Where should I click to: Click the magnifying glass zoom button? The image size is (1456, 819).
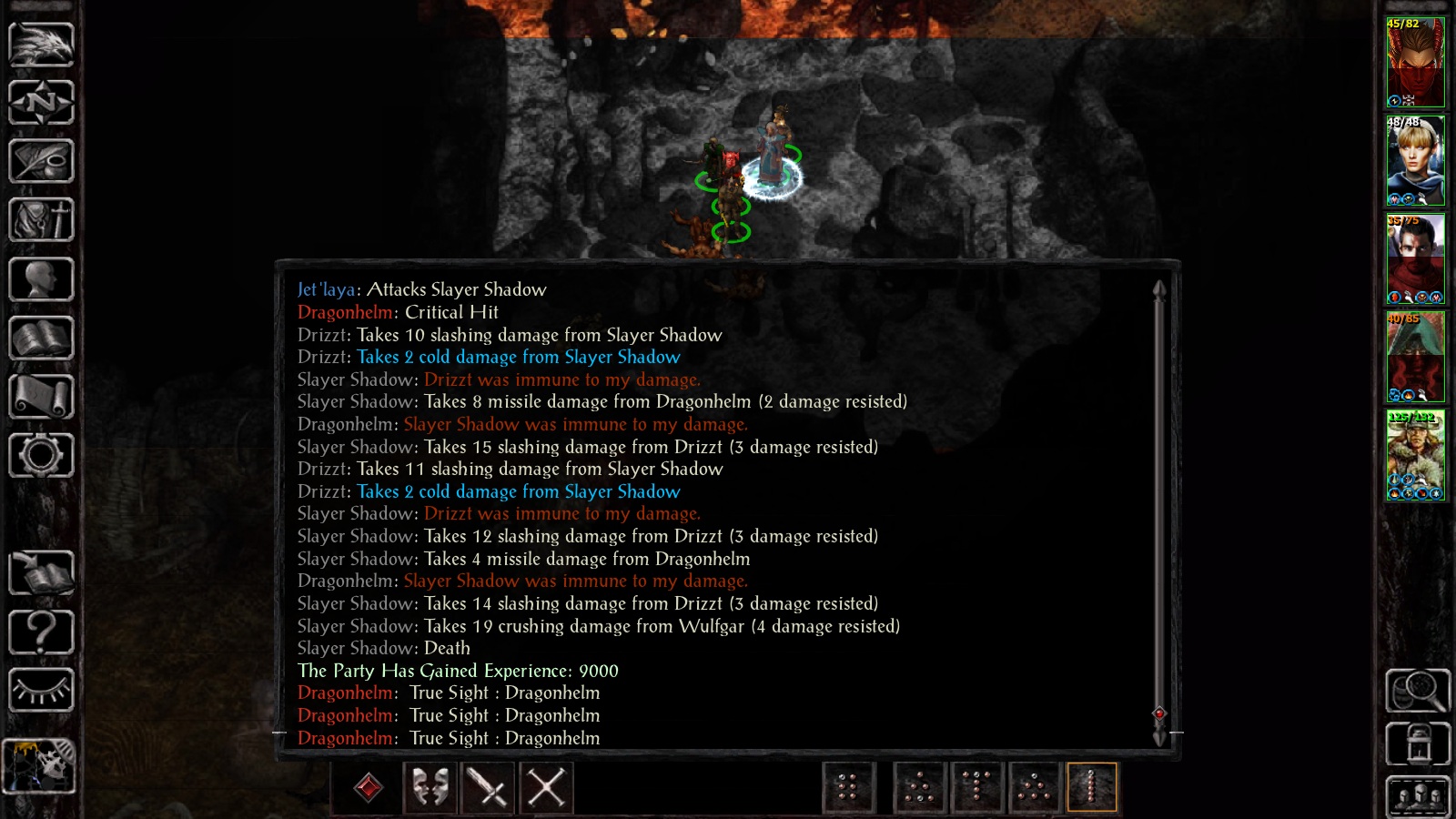(x=1417, y=691)
